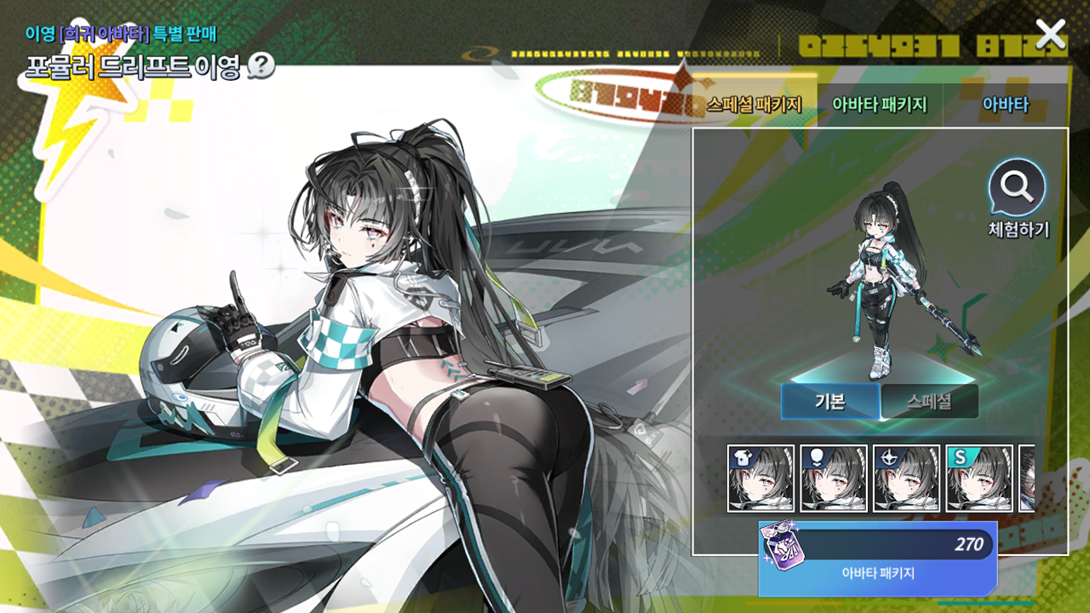Screen dimensions: 1090x613
Task: Pick the S-marked avatar thumbnail
Action: pyautogui.click(x=980, y=479)
